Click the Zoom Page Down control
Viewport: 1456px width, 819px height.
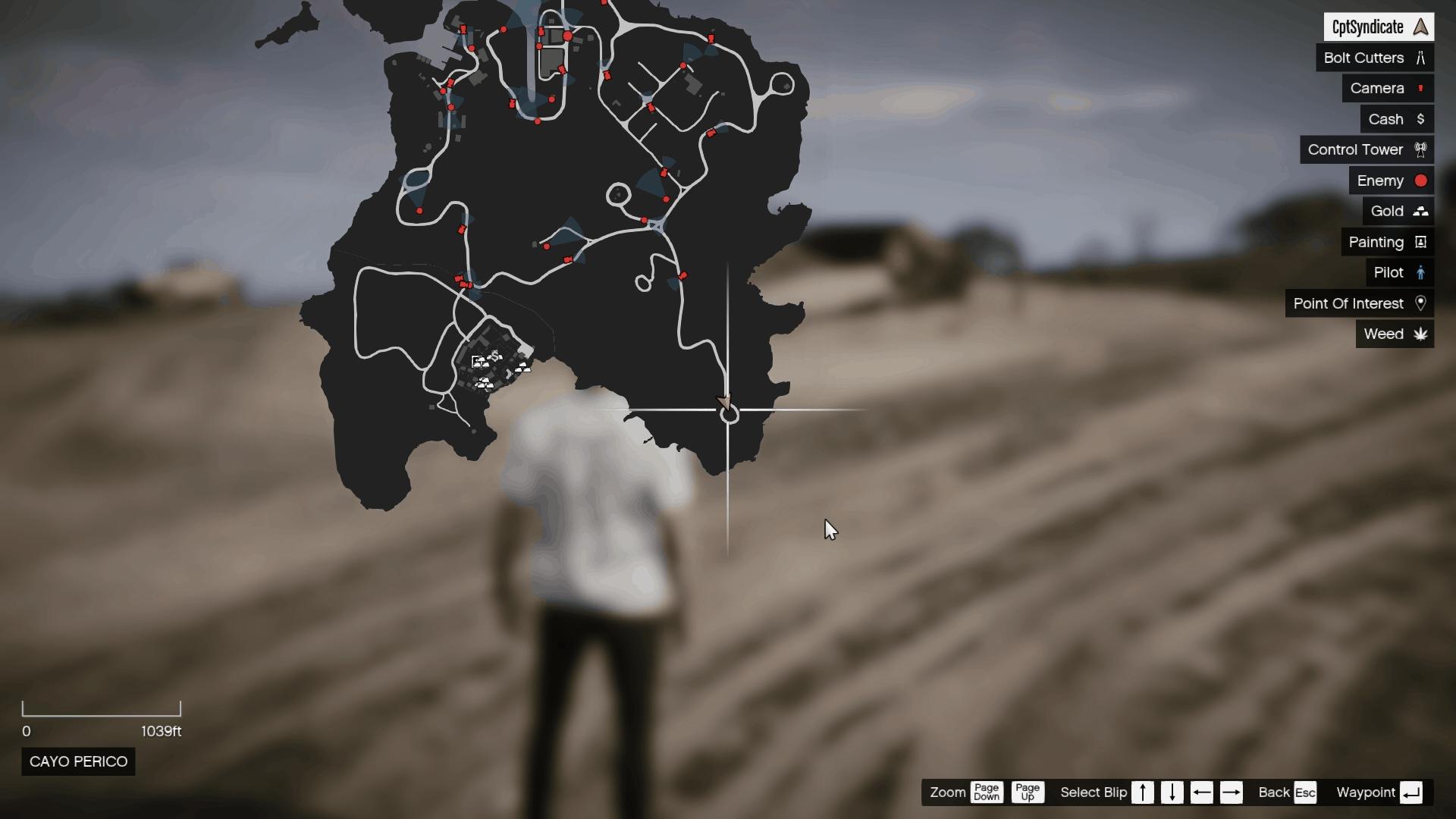pyautogui.click(x=987, y=792)
